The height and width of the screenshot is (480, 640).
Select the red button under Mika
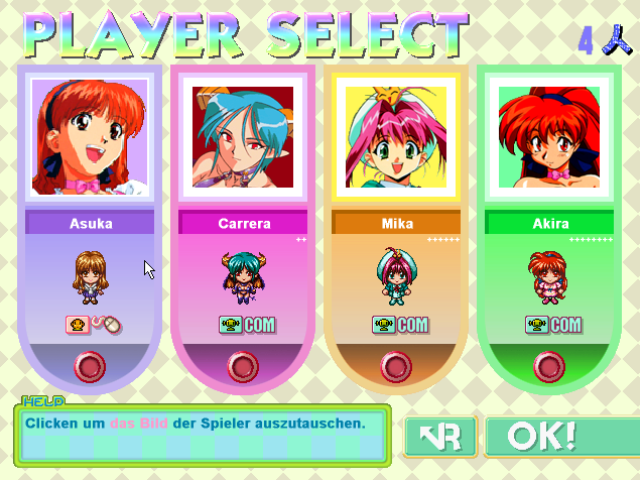pos(396,367)
